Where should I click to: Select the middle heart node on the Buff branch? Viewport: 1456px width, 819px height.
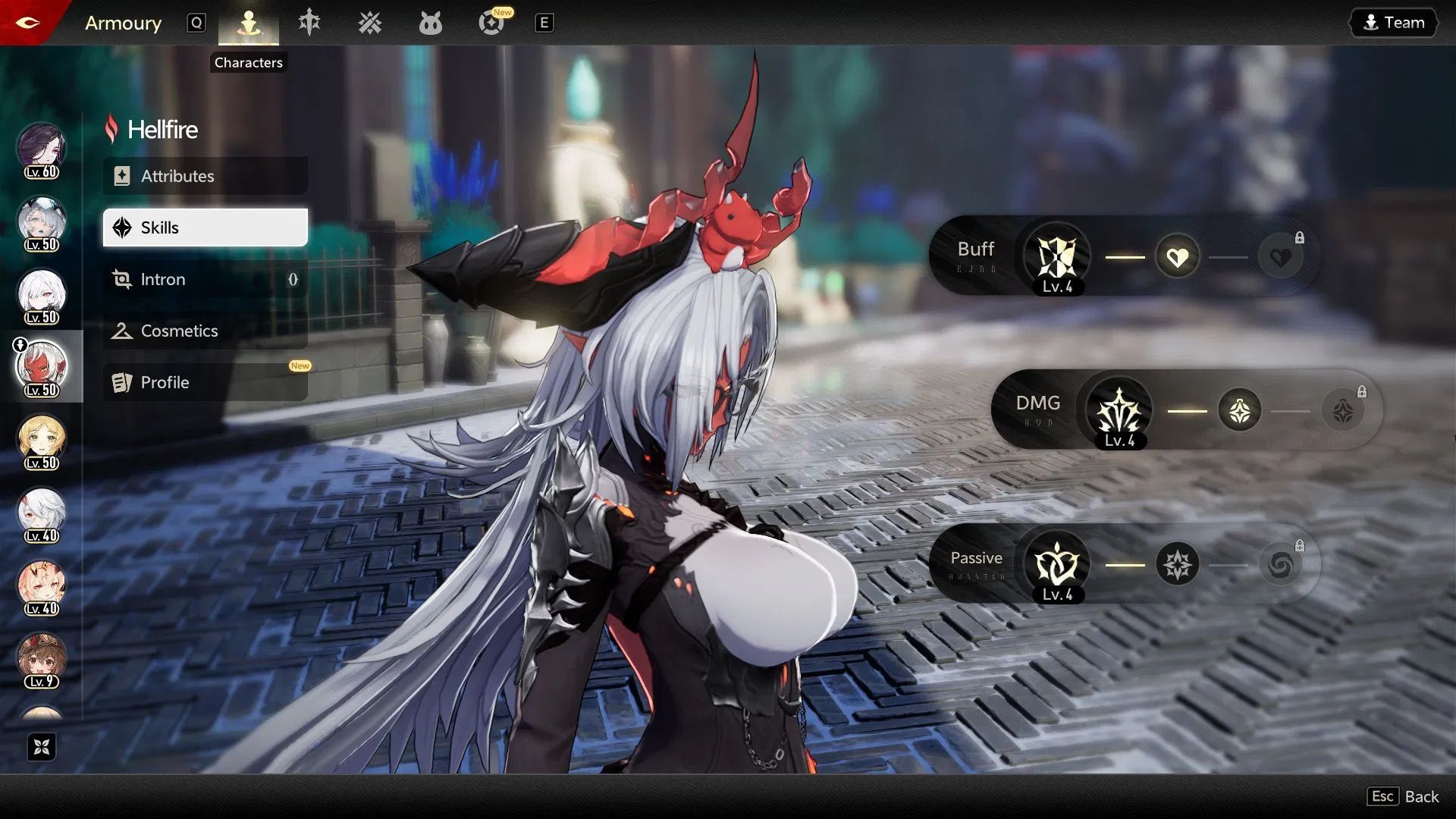coord(1177,256)
